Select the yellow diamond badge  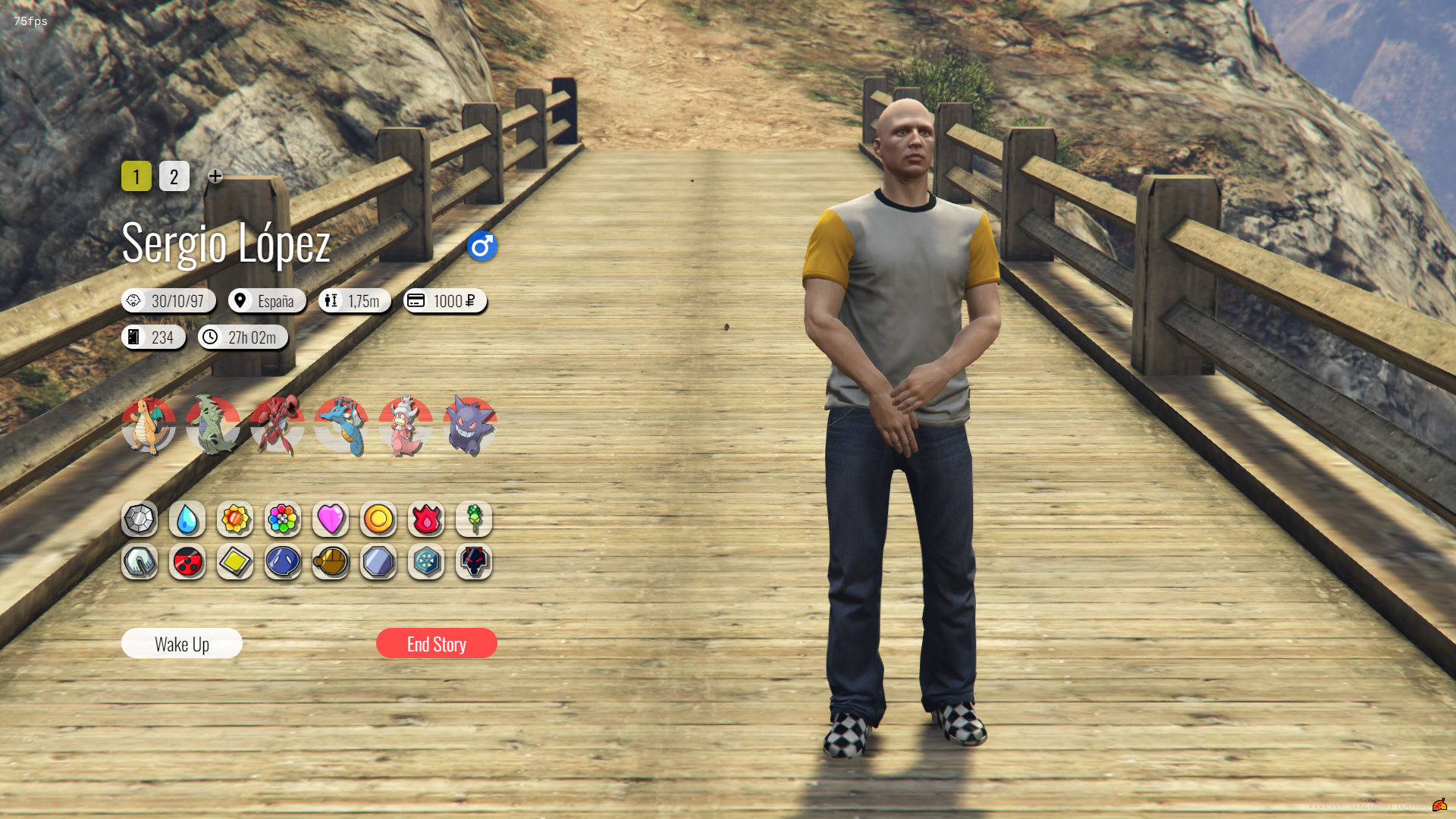pos(235,562)
